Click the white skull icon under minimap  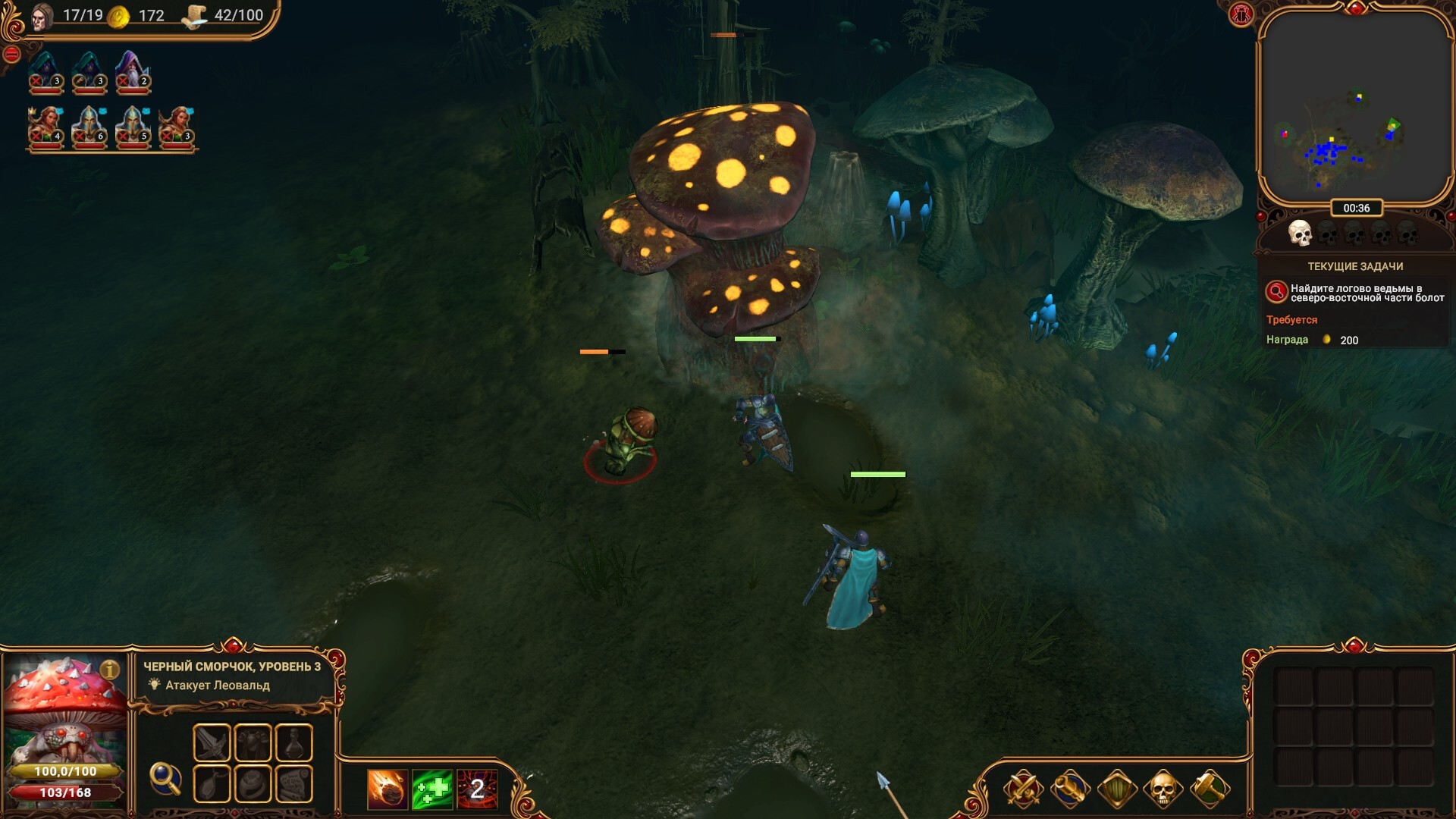(1300, 233)
